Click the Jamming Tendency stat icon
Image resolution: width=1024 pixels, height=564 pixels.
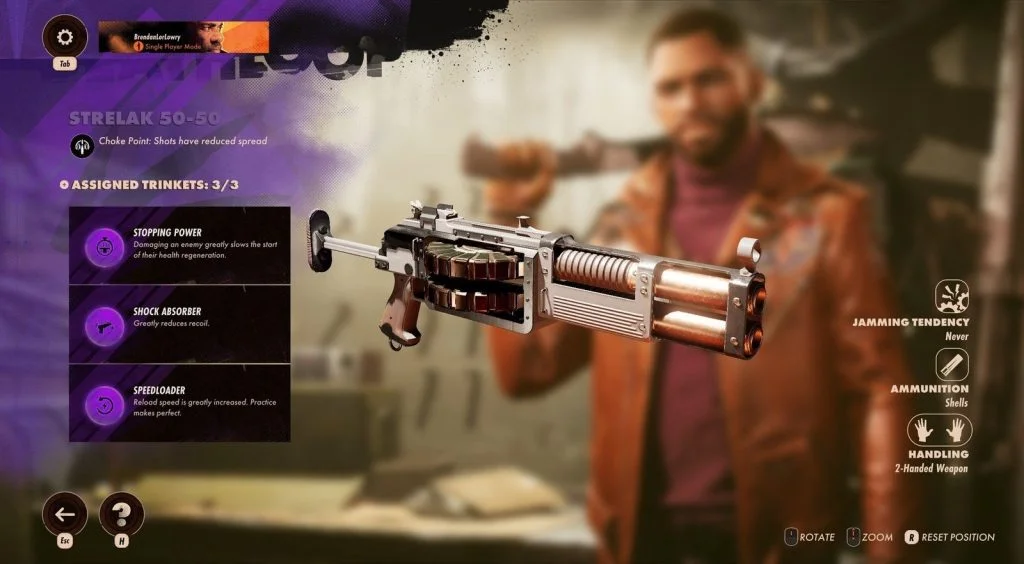(x=952, y=296)
